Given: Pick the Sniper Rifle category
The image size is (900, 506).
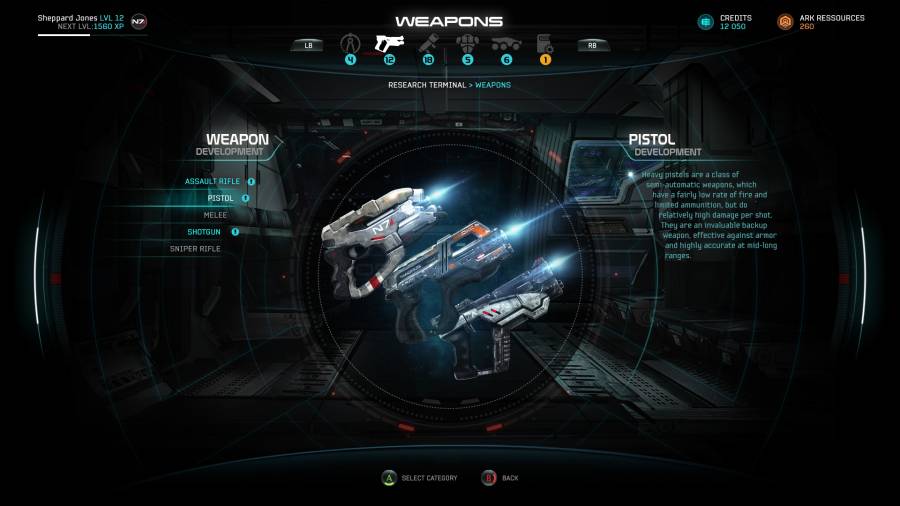Looking at the screenshot, I should coord(195,249).
